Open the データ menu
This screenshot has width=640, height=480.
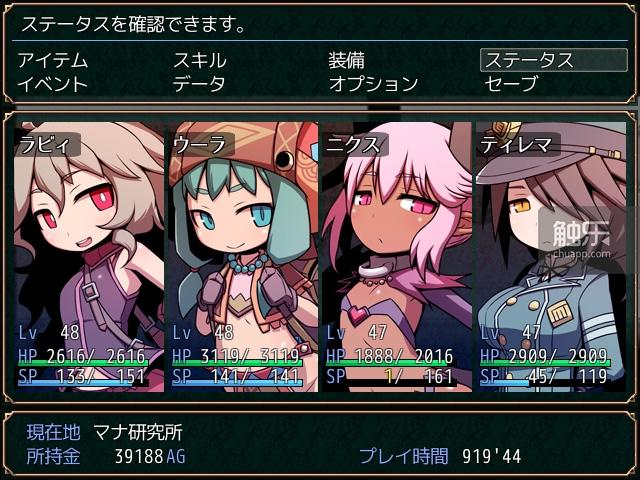(200, 84)
